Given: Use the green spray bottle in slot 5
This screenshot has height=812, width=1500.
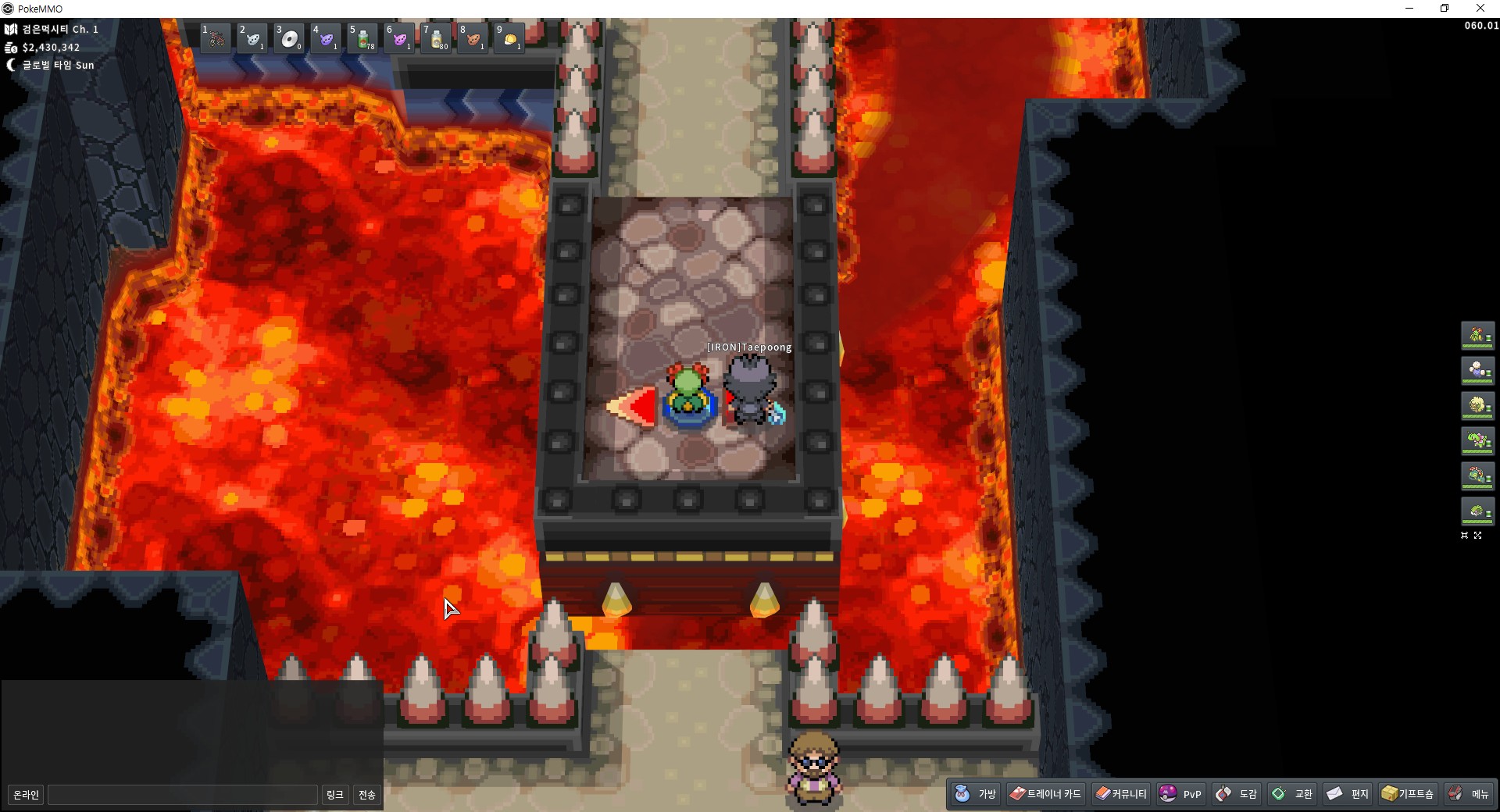Looking at the screenshot, I should pyautogui.click(x=362, y=38).
